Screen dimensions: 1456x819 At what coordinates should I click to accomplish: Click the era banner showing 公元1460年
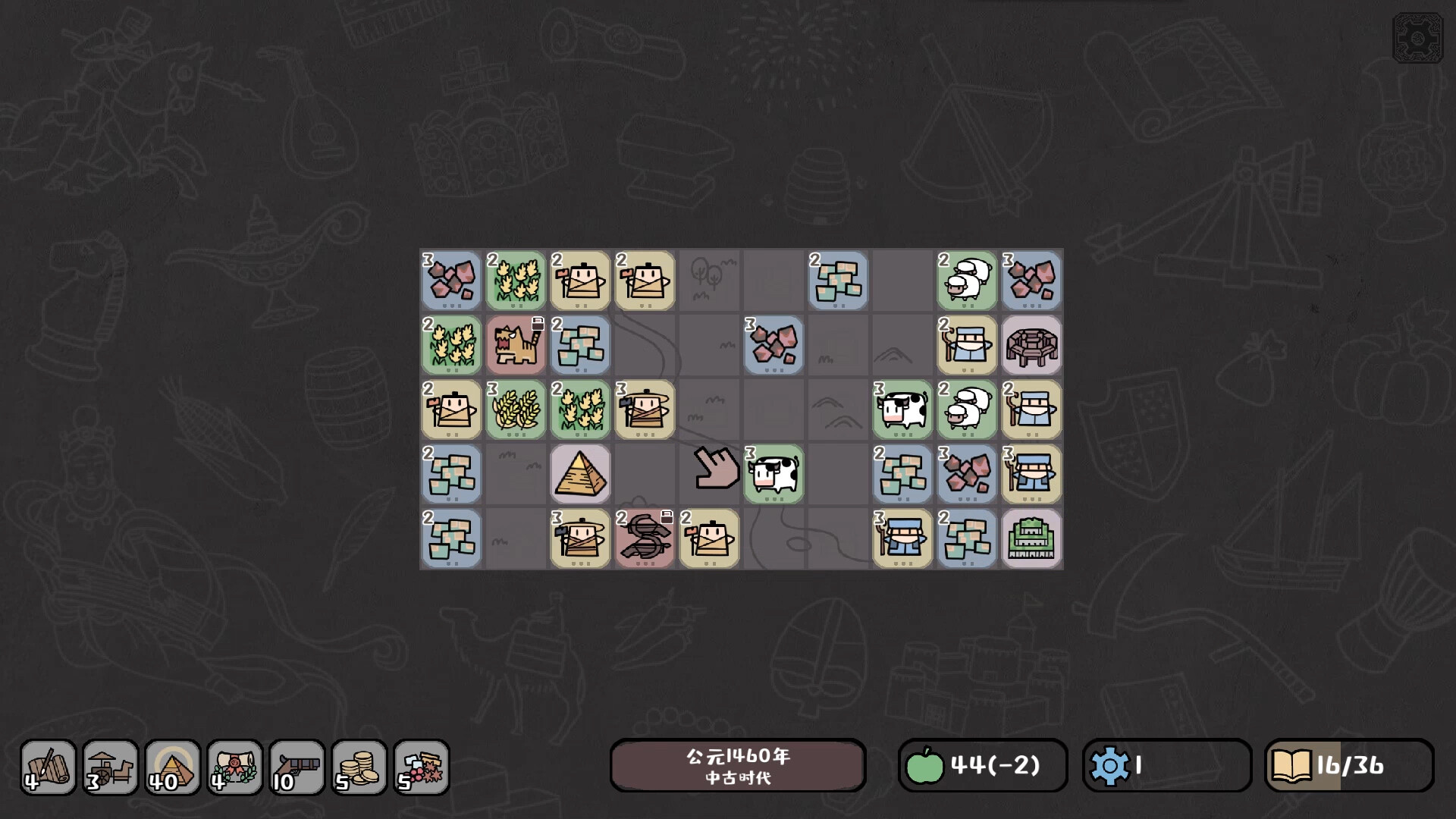click(738, 766)
